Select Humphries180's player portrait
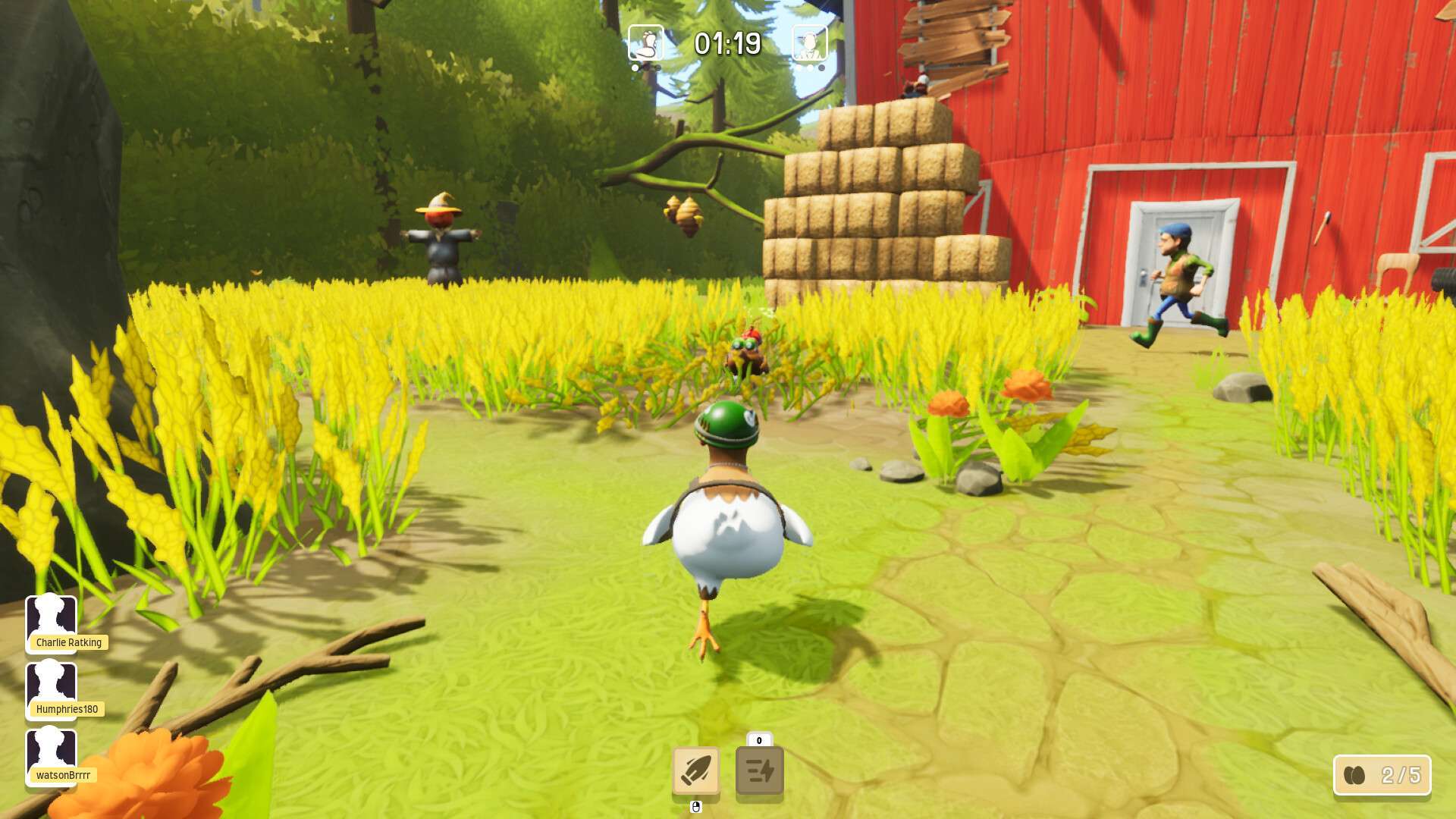This screenshot has height=819, width=1456. [51, 686]
